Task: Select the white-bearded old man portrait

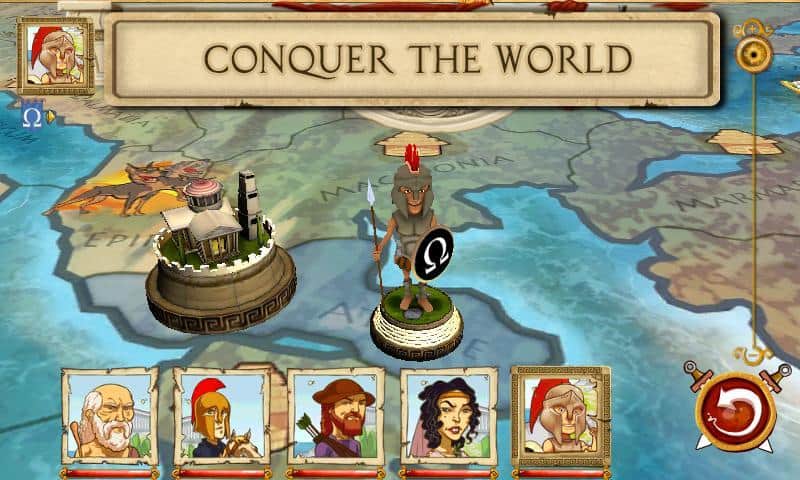Action: point(109,416)
